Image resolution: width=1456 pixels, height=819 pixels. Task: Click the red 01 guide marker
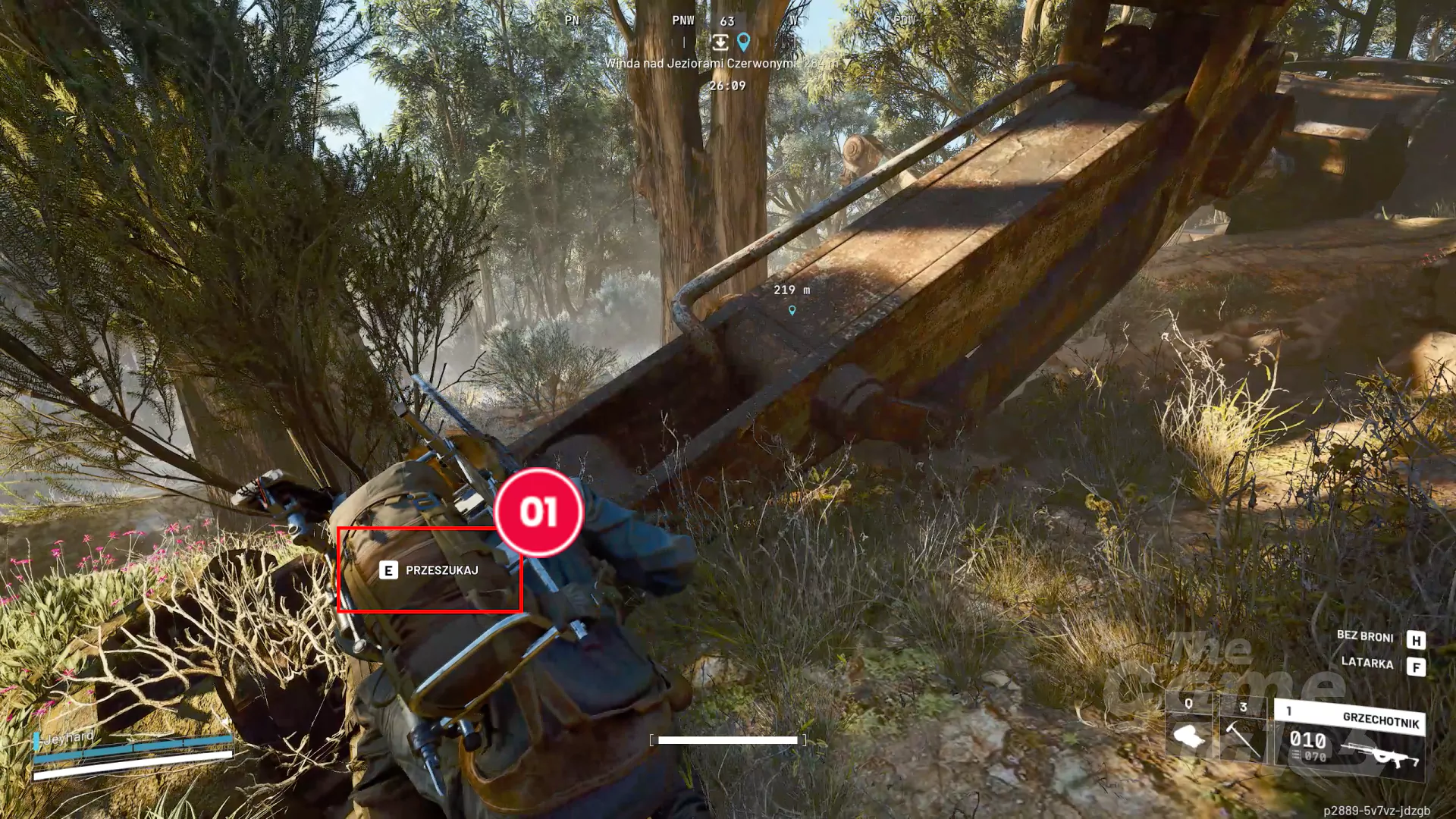point(538,512)
